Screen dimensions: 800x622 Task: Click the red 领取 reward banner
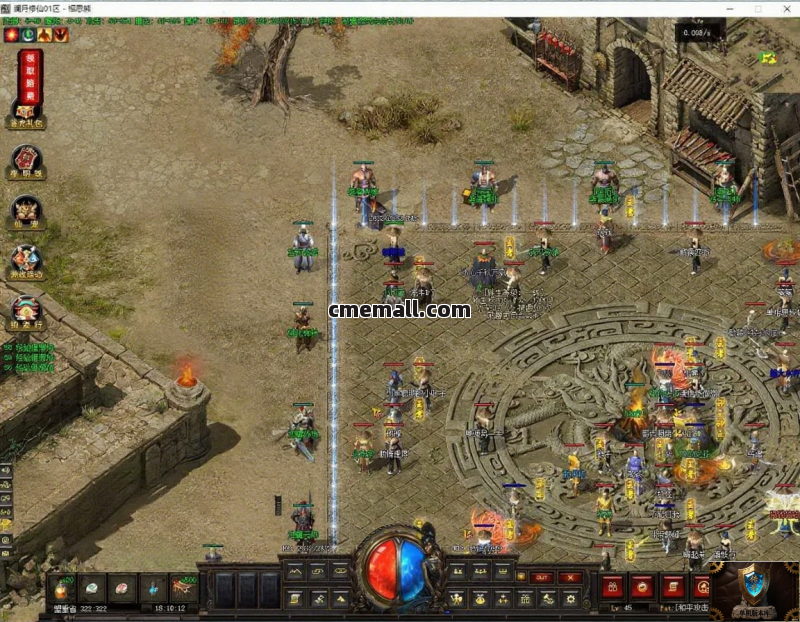tap(30, 73)
